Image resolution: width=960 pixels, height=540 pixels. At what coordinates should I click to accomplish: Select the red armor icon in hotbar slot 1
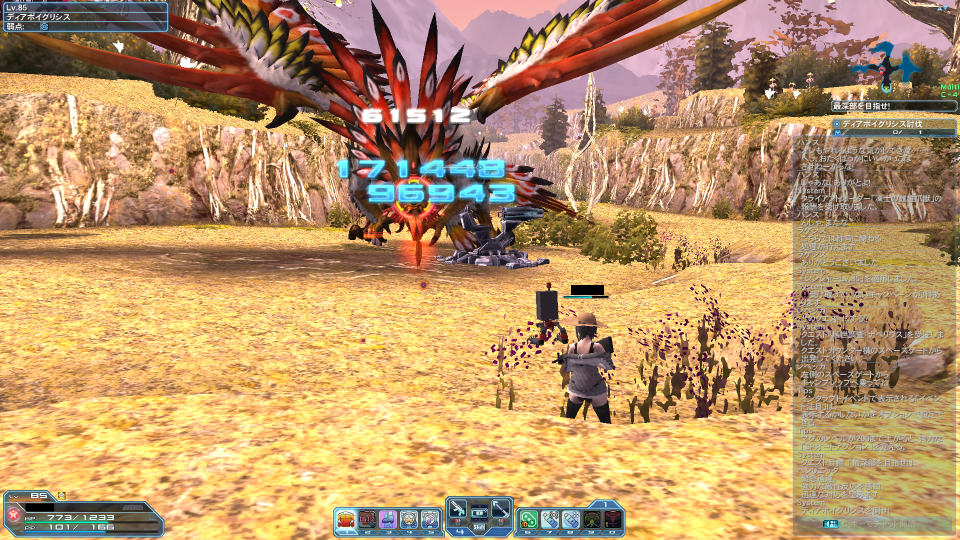(x=346, y=519)
